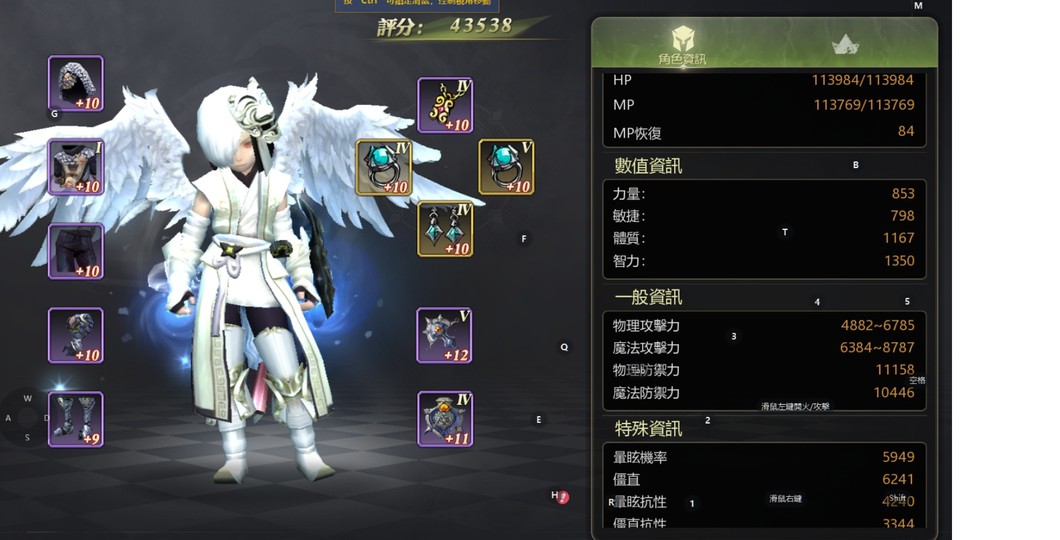
Task: Switch to the 角色資訊 tab
Action: (683, 45)
